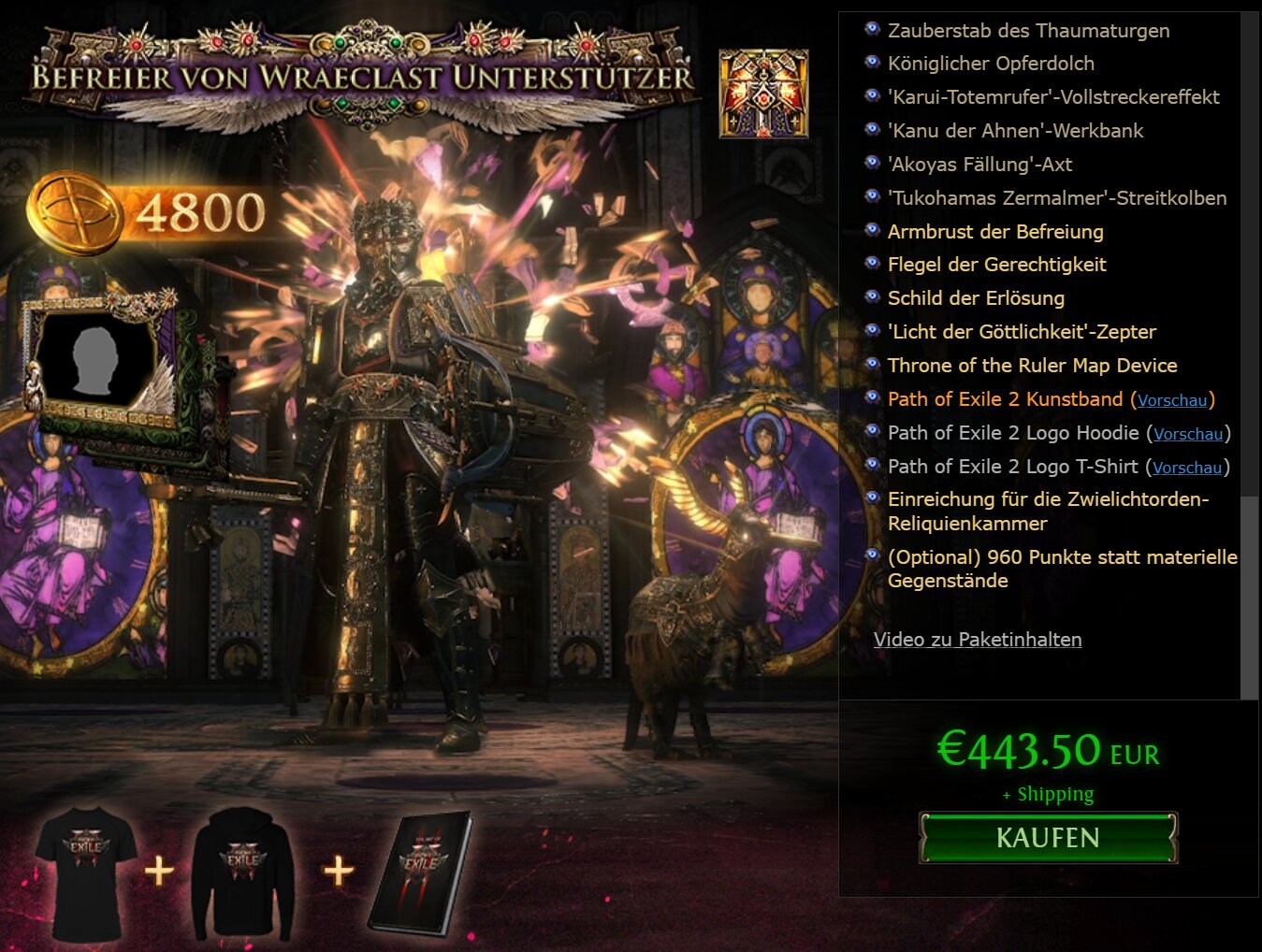Click the eye icon next to 'Kanu der Ahnen'-Werkbank
The image size is (1262, 952).
click(871, 127)
